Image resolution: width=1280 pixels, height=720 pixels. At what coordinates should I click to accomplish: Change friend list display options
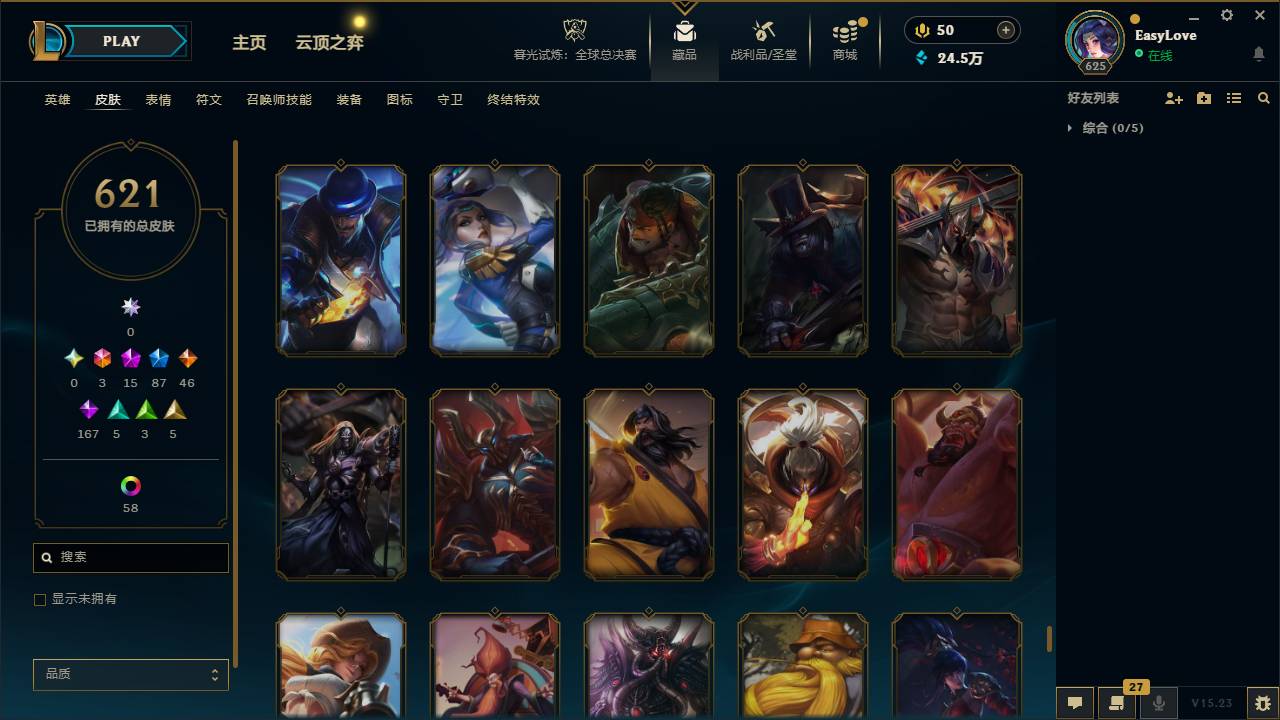(x=1233, y=97)
